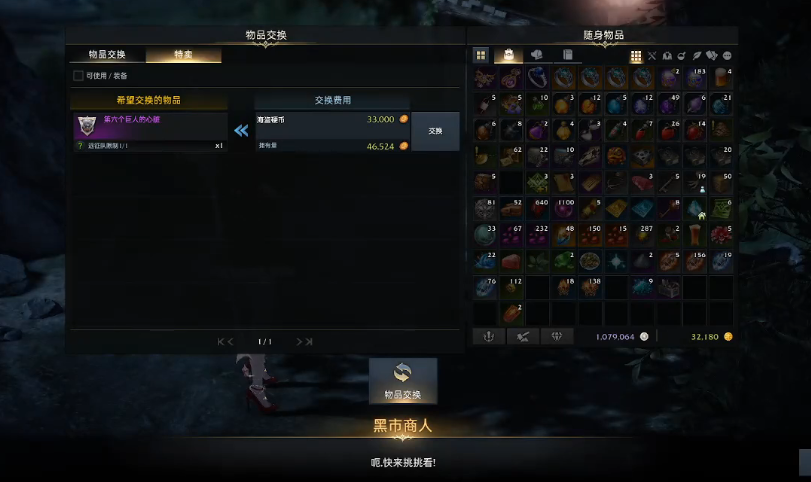Open the bag icon inventory tab
The image size is (811, 482).
click(508, 55)
